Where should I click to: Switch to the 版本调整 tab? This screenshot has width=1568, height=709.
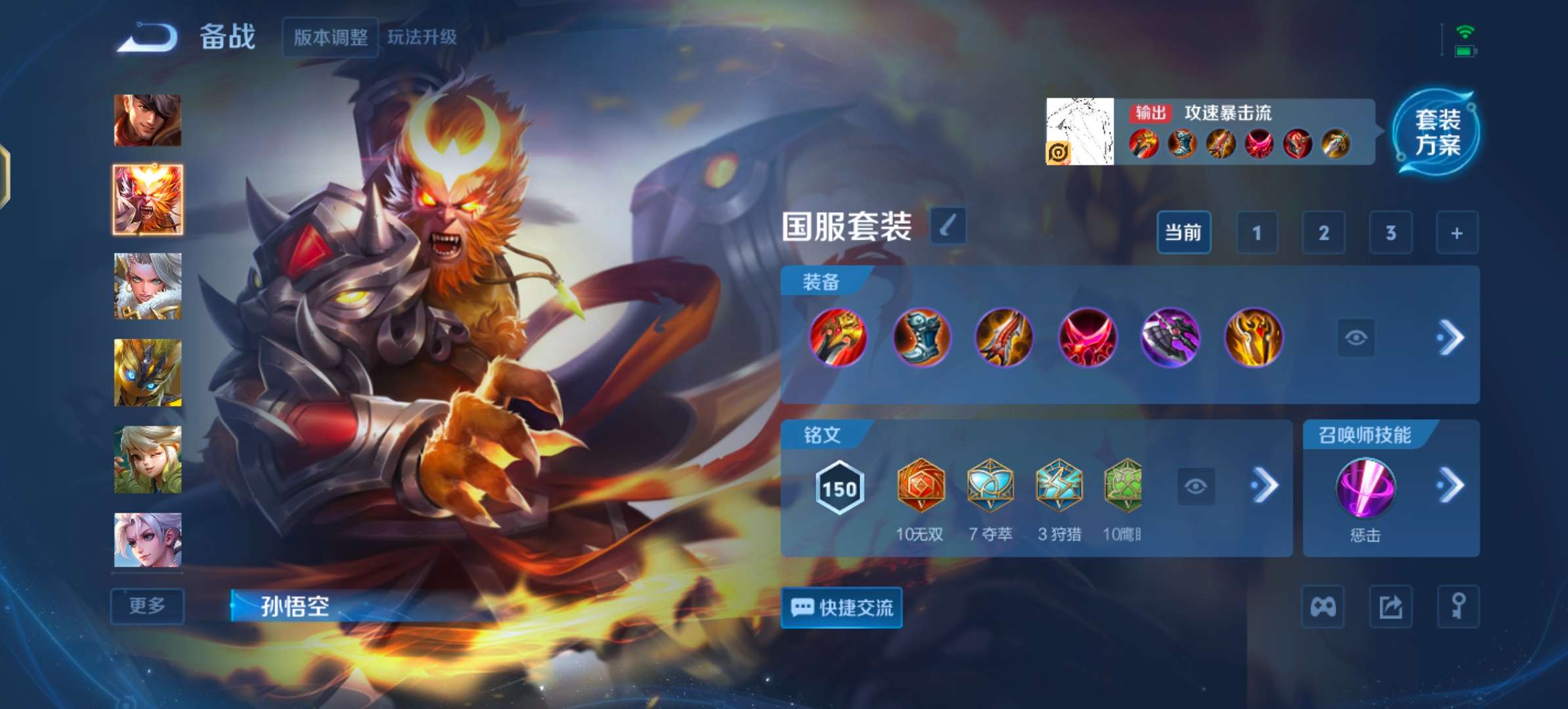[330, 38]
